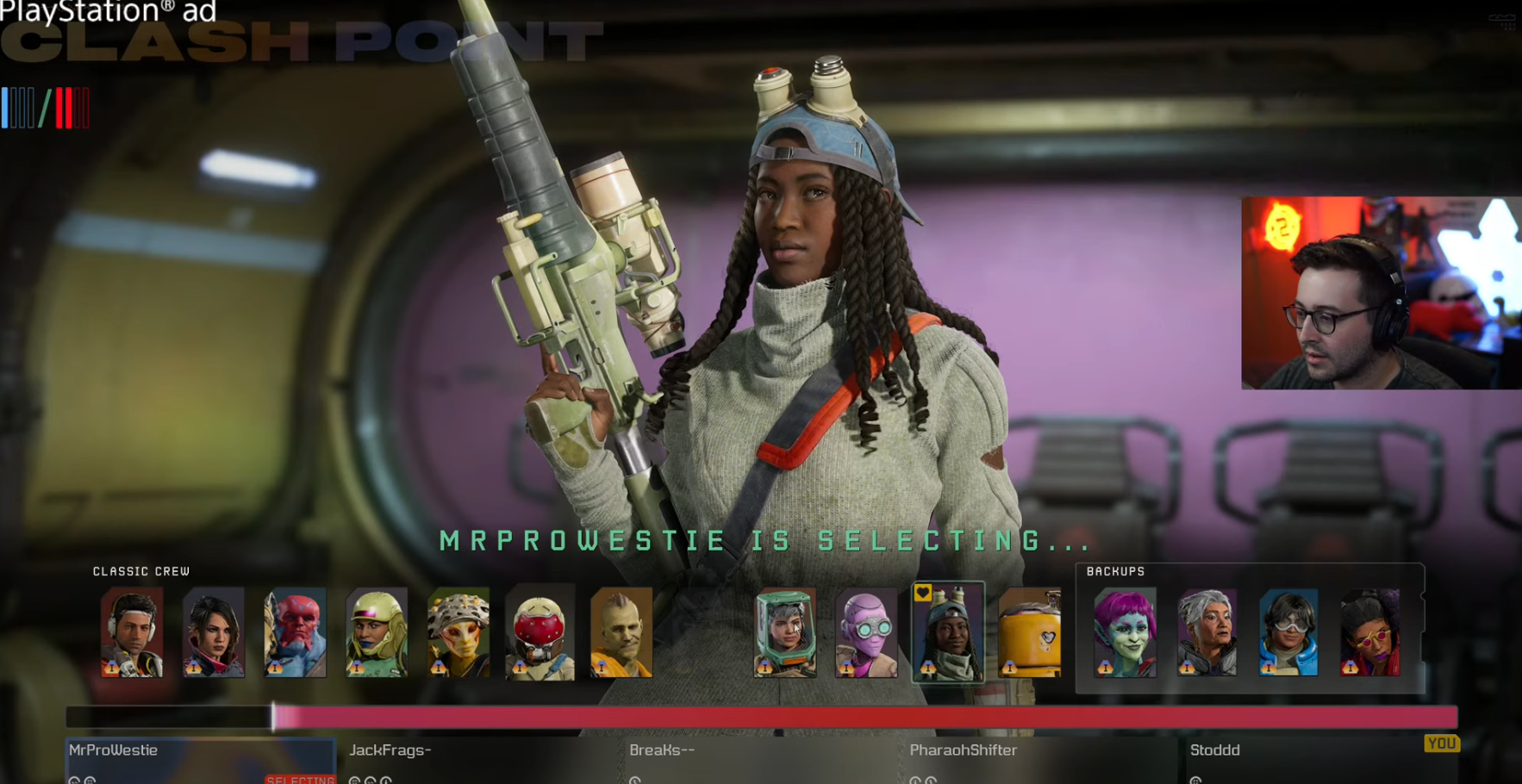Image resolution: width=1522 pixels, height=784 pixels.
Task: Pick the favorited sniper with braids portrait
Action: [948, 632]
